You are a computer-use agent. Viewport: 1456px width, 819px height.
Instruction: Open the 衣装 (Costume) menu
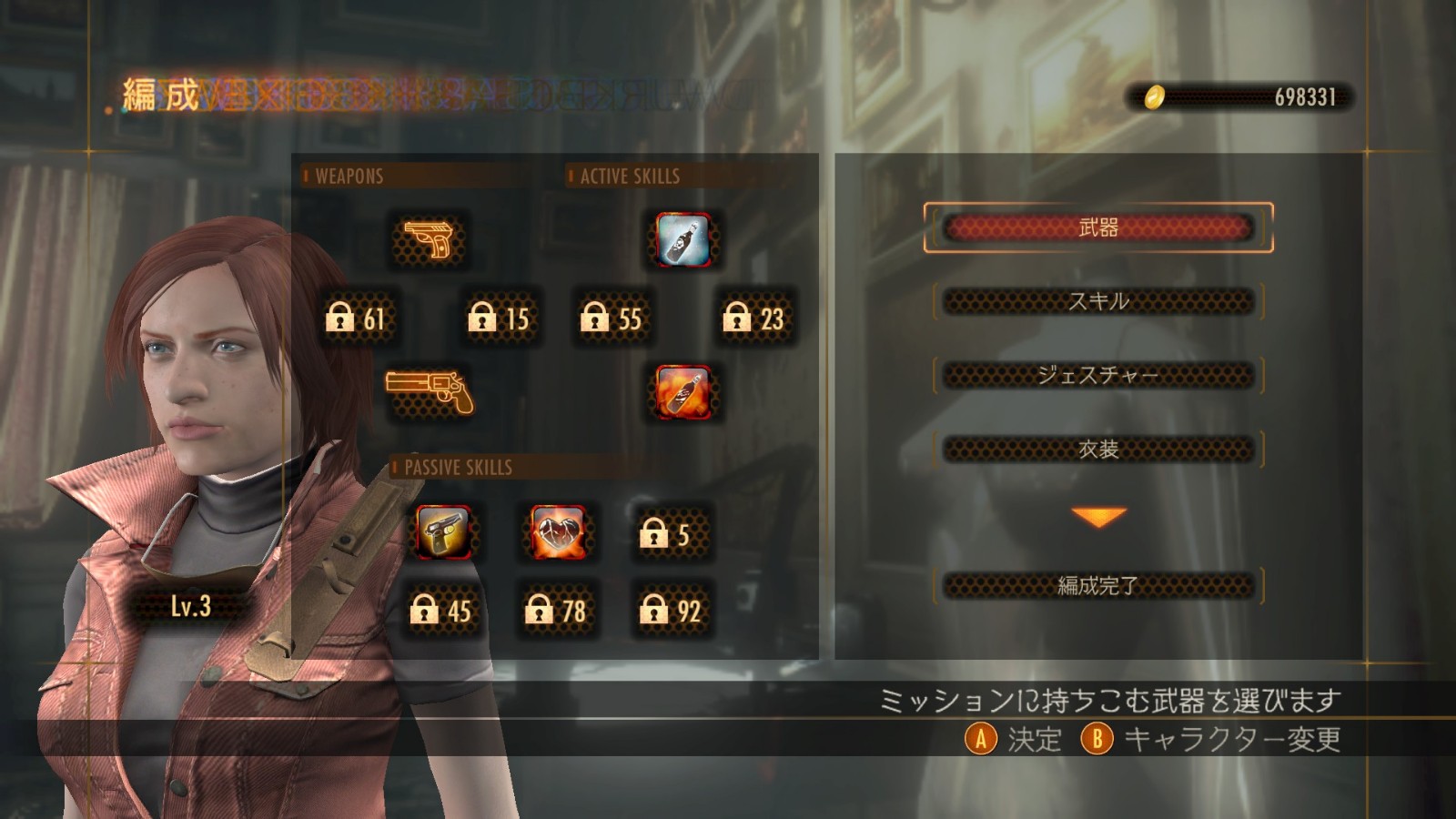point(1097,450)
